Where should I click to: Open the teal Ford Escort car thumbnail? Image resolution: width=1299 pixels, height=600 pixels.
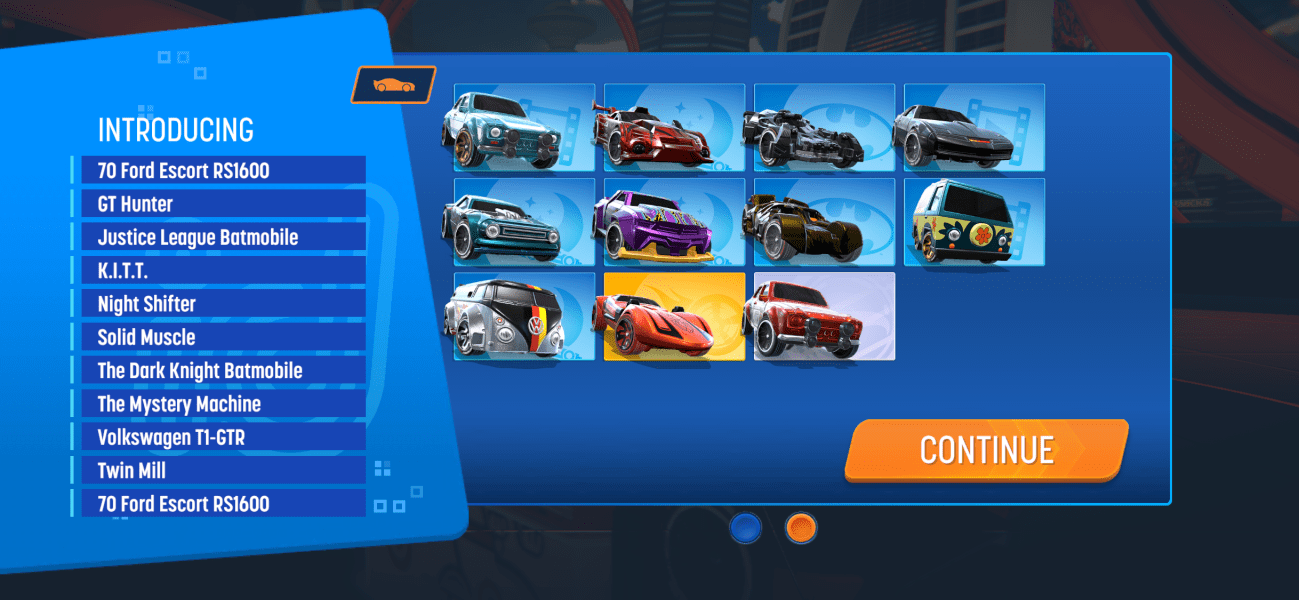pos(523,127)
